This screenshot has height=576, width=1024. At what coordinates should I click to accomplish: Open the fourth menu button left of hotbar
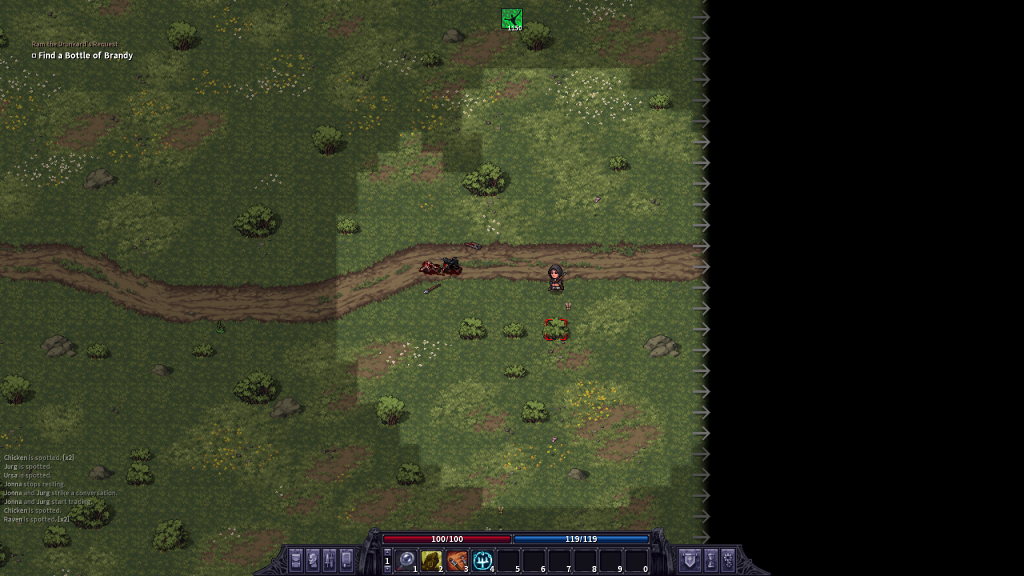(347, 559)
